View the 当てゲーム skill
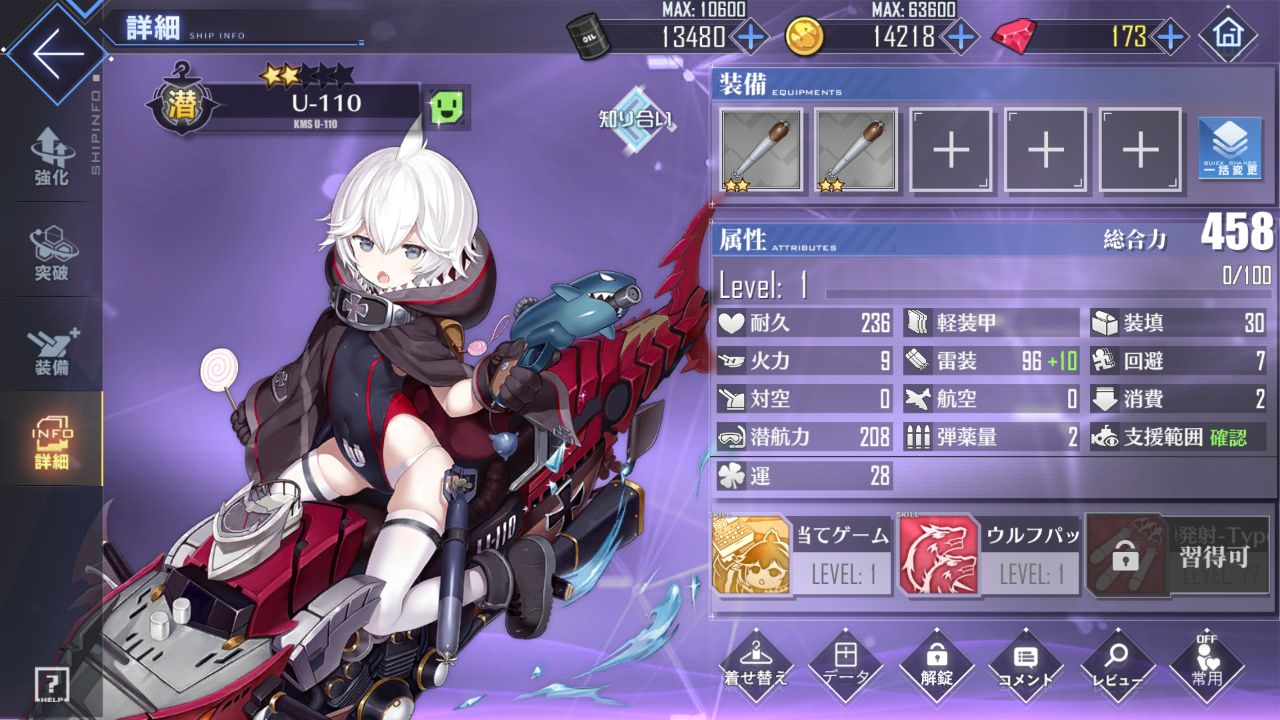 pos(801,555)
